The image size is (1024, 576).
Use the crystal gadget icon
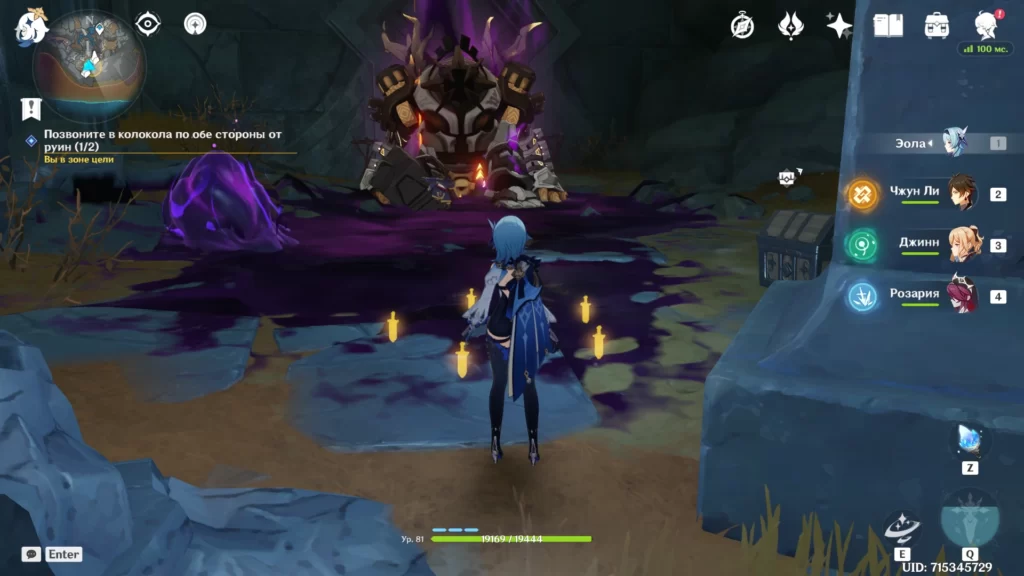tap(970, 440)
